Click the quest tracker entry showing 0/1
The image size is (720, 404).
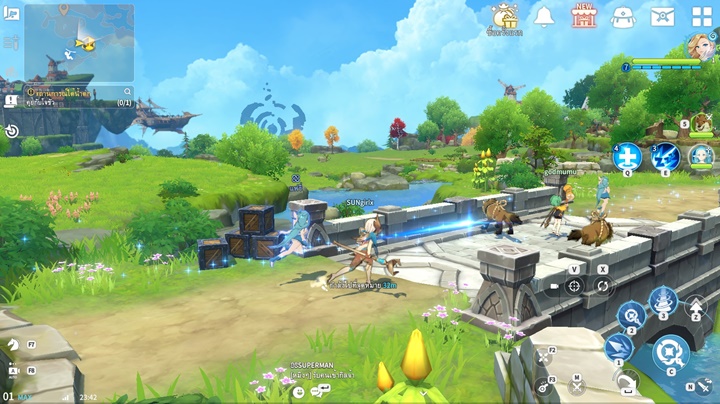pos(78,102)
